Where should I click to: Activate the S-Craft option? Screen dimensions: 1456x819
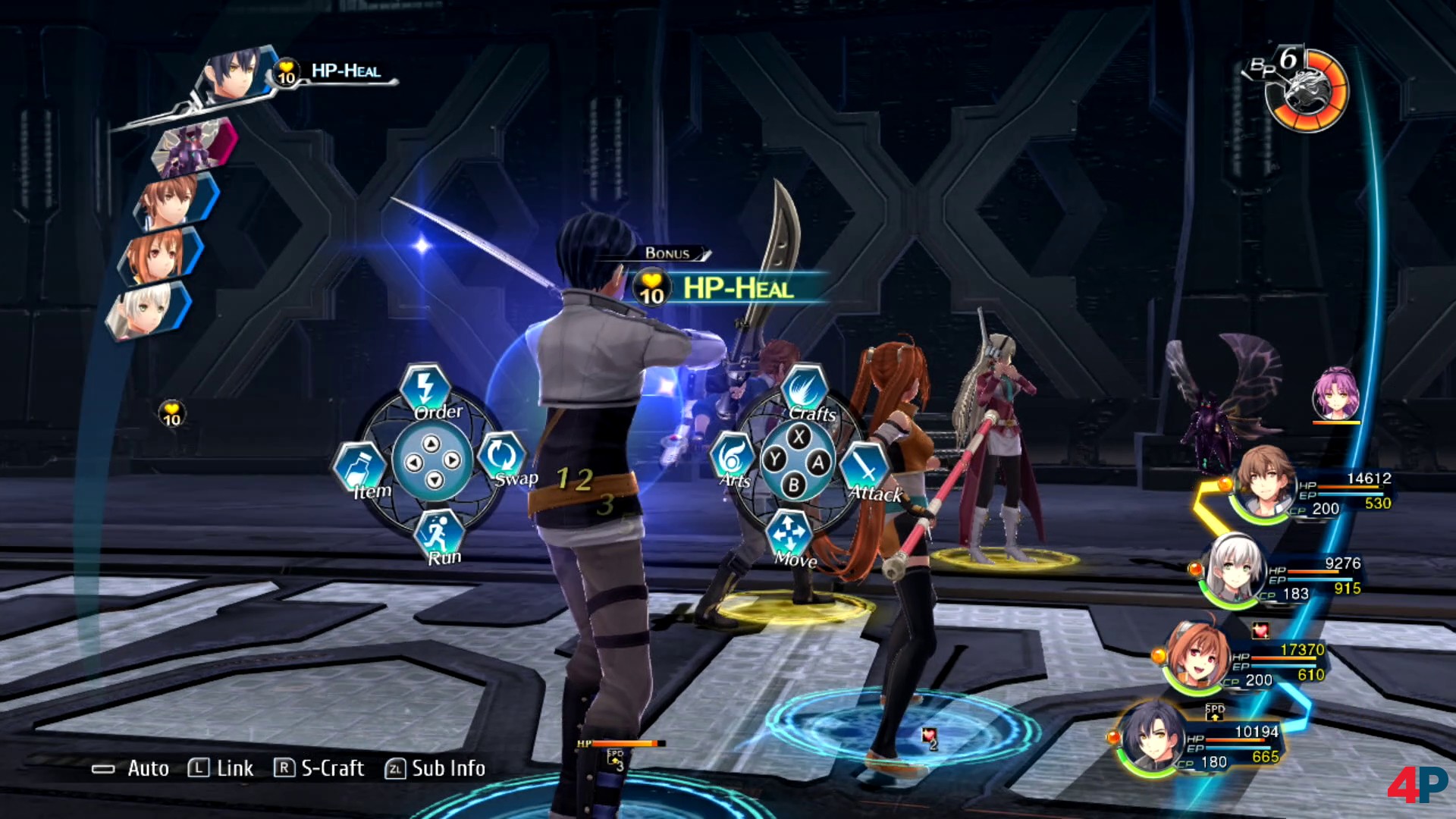[319, 768]
